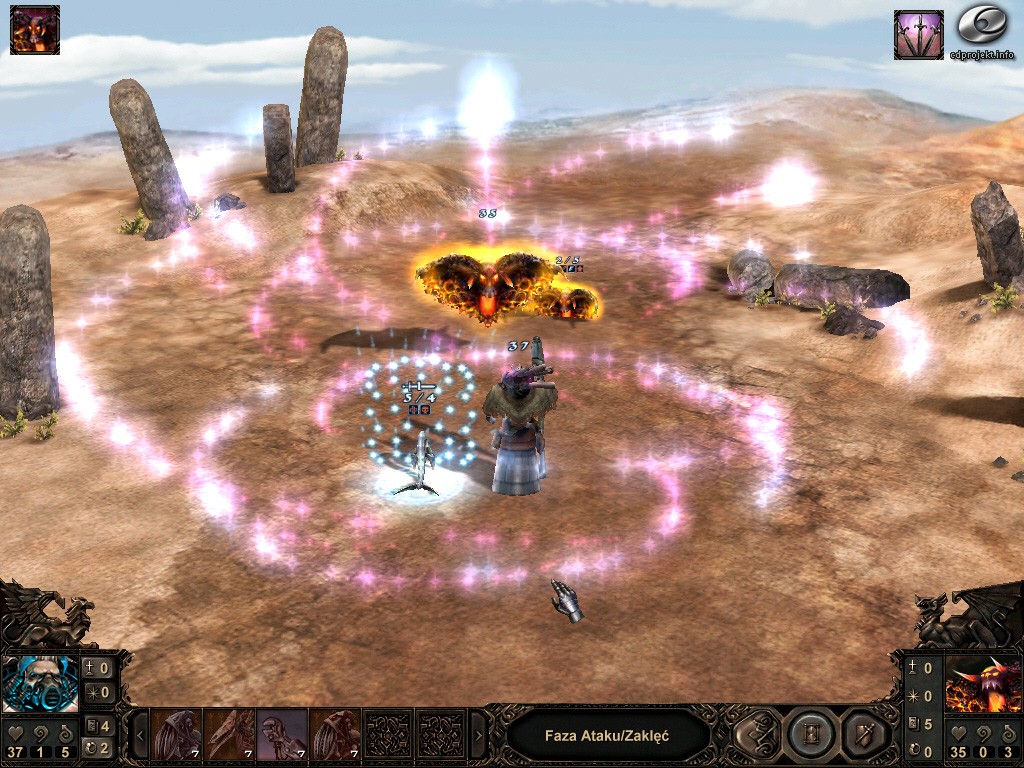This screenshot has height=768, width=1024.
Task: Choose the winged beast card in hand
Action: [x=230, y=735]
